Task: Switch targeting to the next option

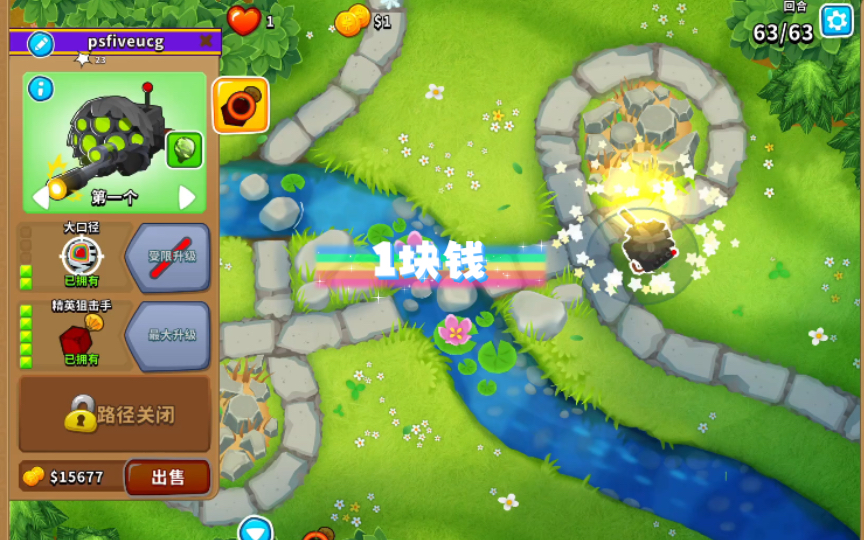Action: click(187, 197)
